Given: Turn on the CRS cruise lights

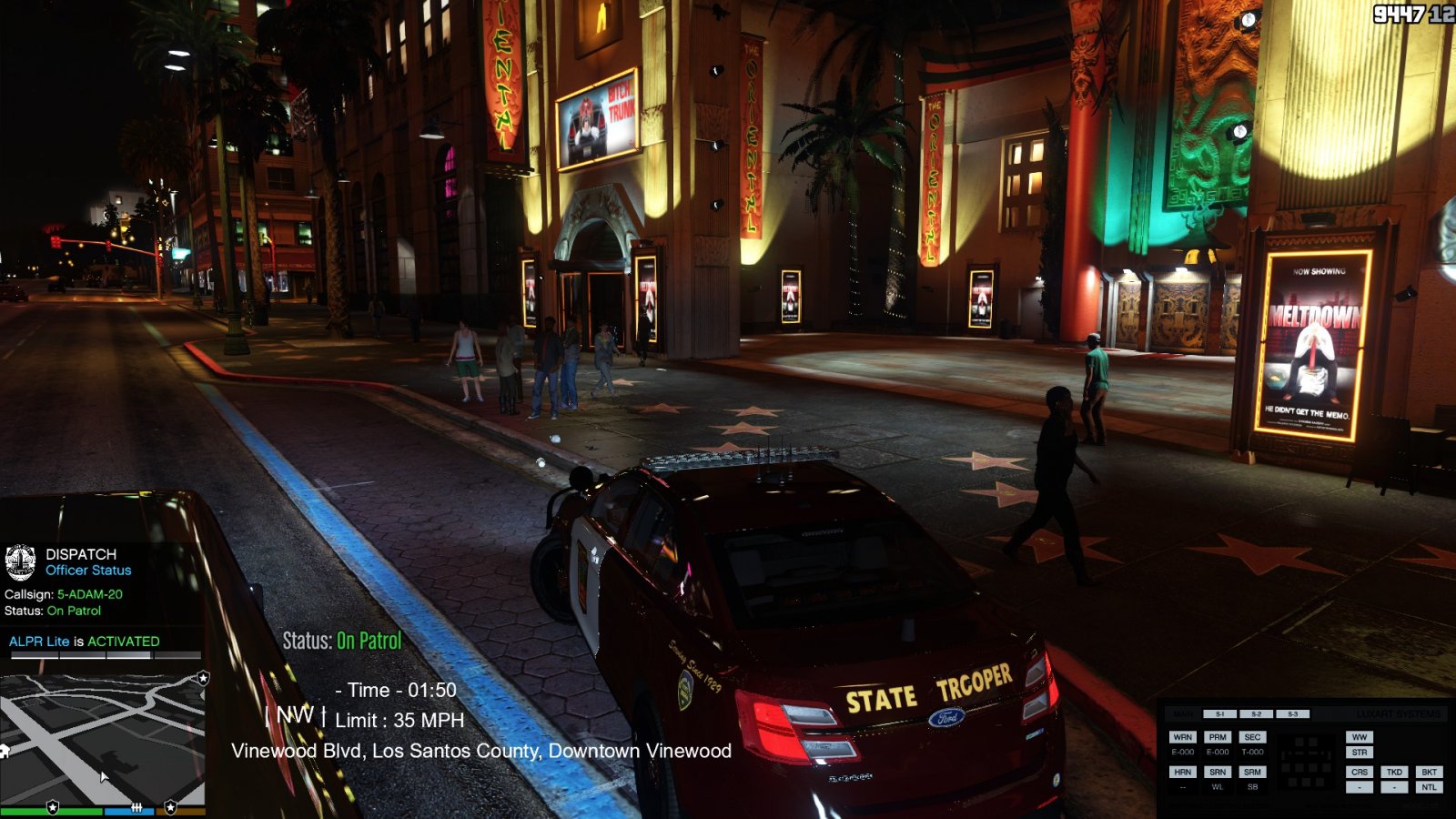Looking at the screenshot, I should pyautogui.click(x=1360, y=772).
